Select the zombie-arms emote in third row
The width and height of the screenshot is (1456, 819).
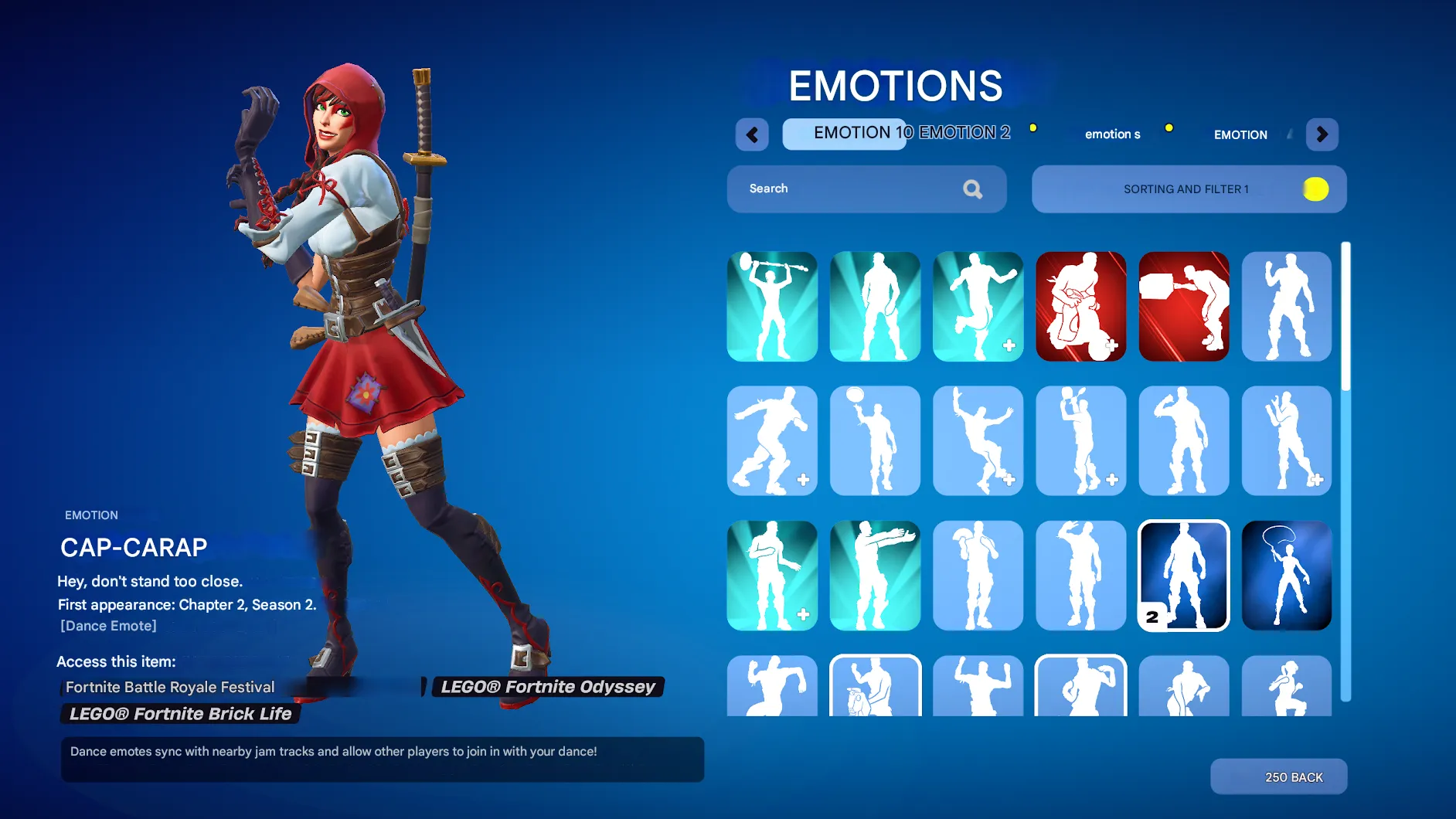[875, 576]
